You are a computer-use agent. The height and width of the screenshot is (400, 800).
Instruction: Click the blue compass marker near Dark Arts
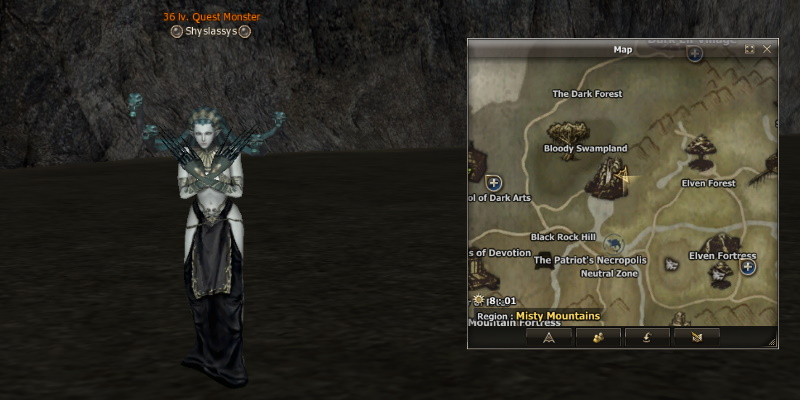(493, 182)
